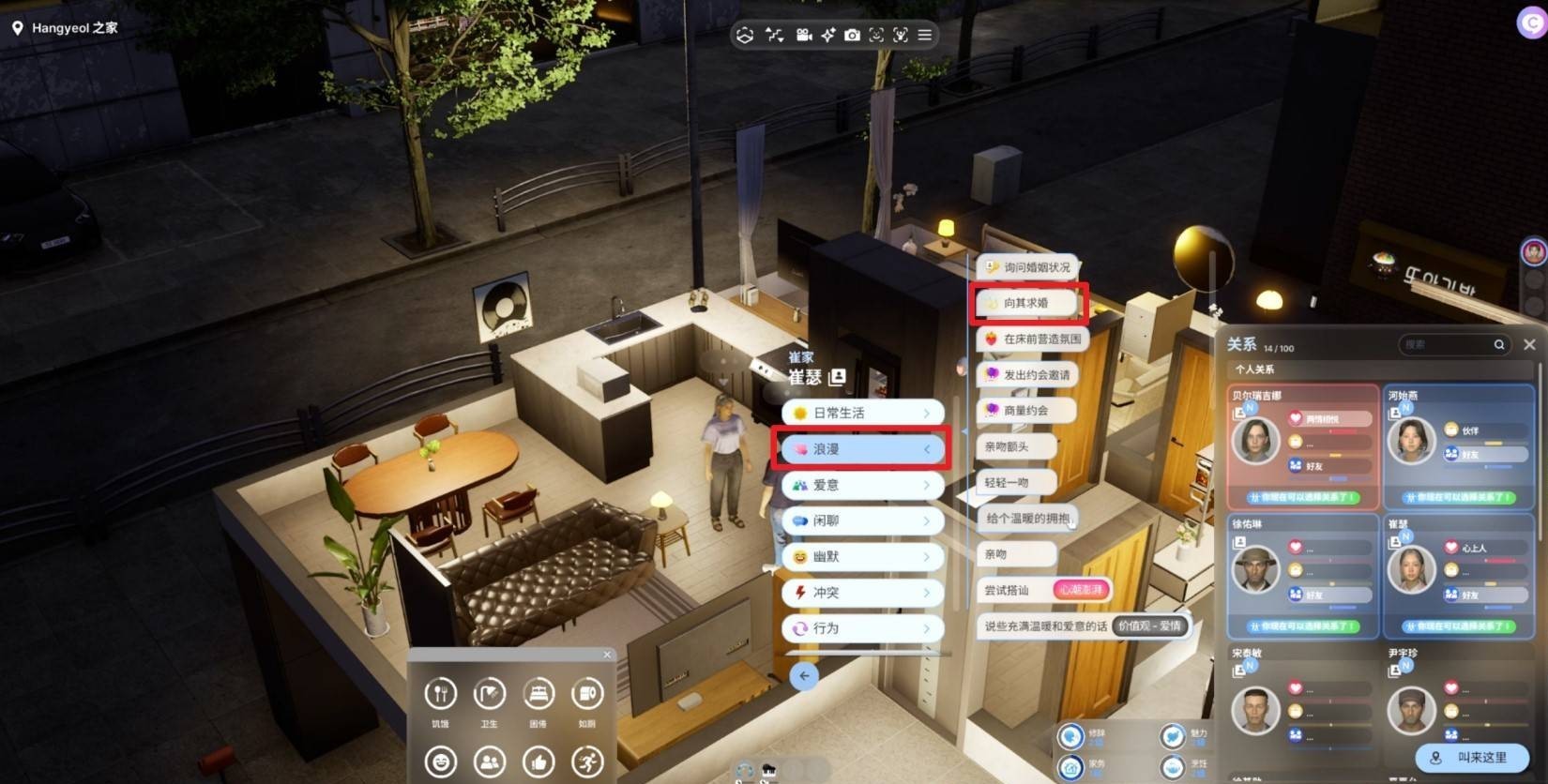The height and width of the screenshot is (784, 1548).
Task: Close the 关系 relationships panel
Action: click(x=1529, y=344)
